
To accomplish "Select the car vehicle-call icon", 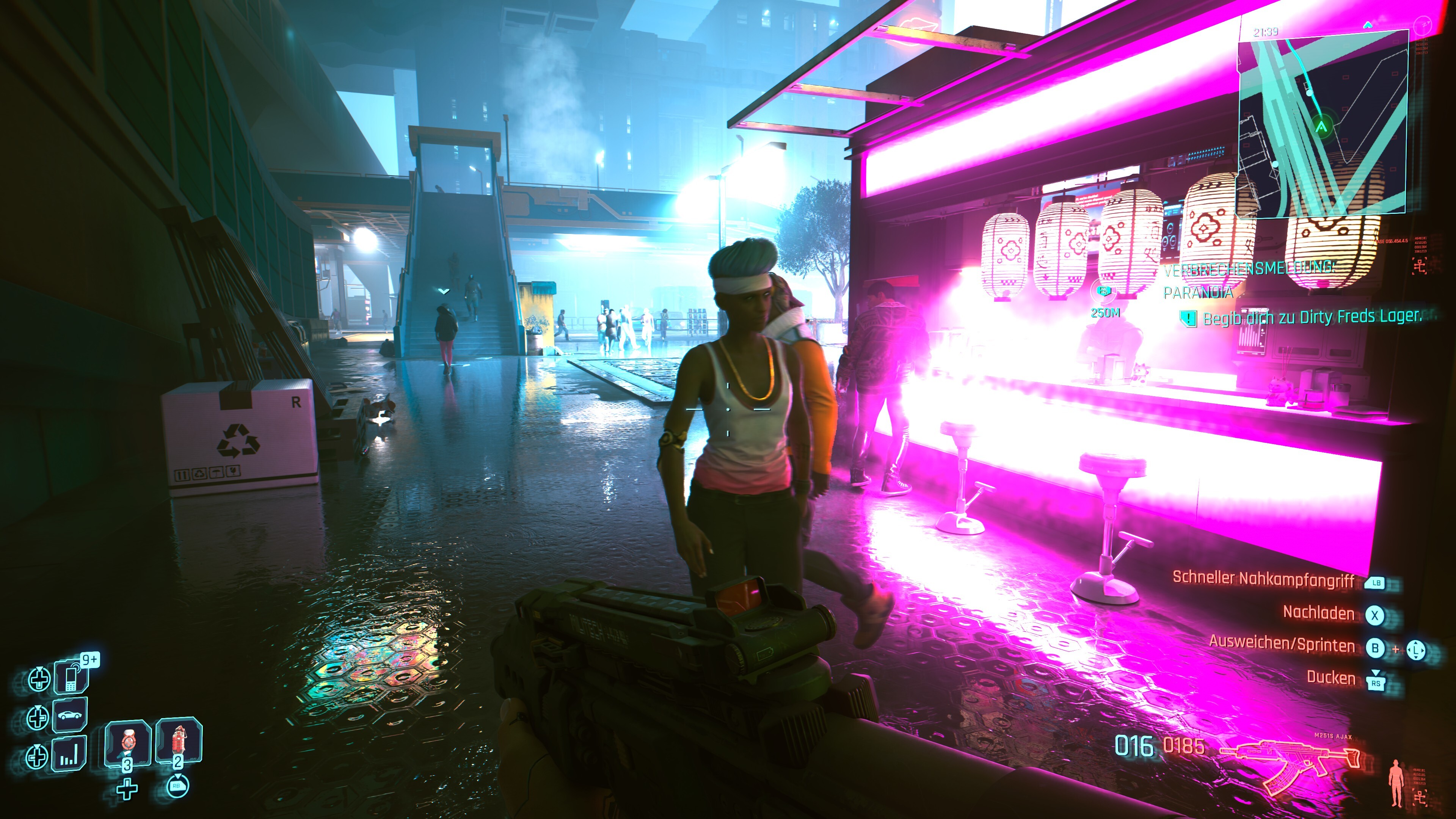I will (x=70, y=715).
